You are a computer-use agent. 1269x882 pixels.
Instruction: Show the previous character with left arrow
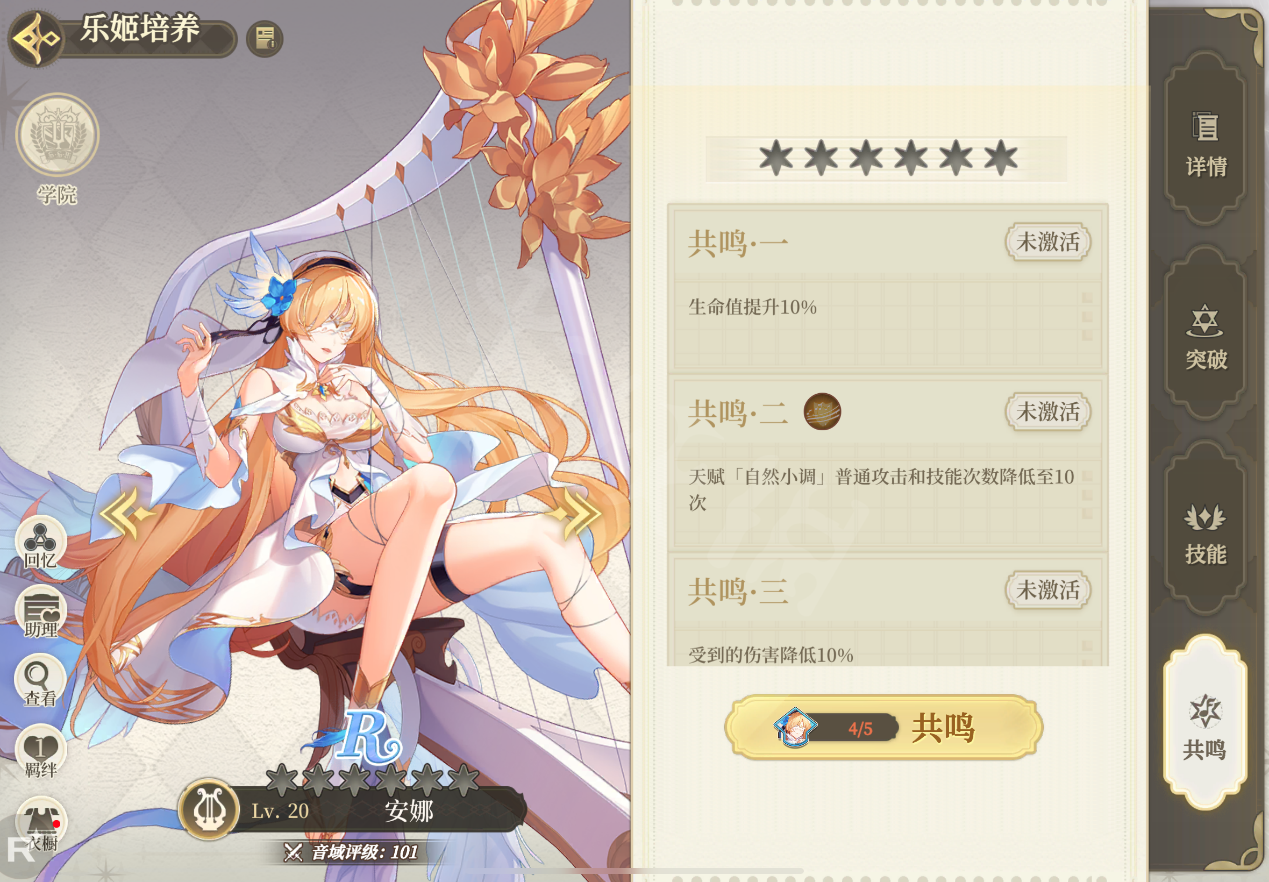tap(127, 514)
